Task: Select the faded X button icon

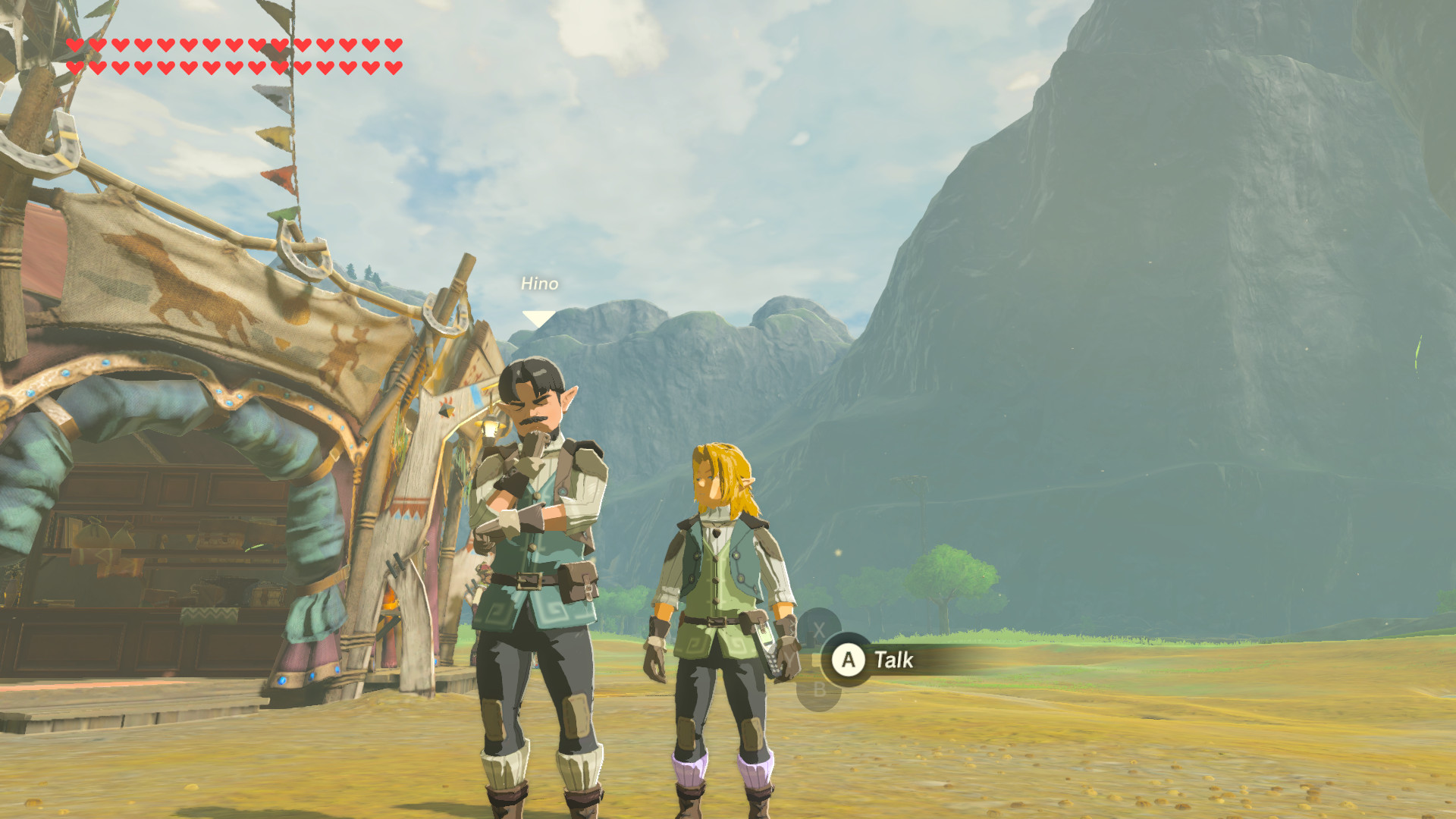Action: click(819, 628)
